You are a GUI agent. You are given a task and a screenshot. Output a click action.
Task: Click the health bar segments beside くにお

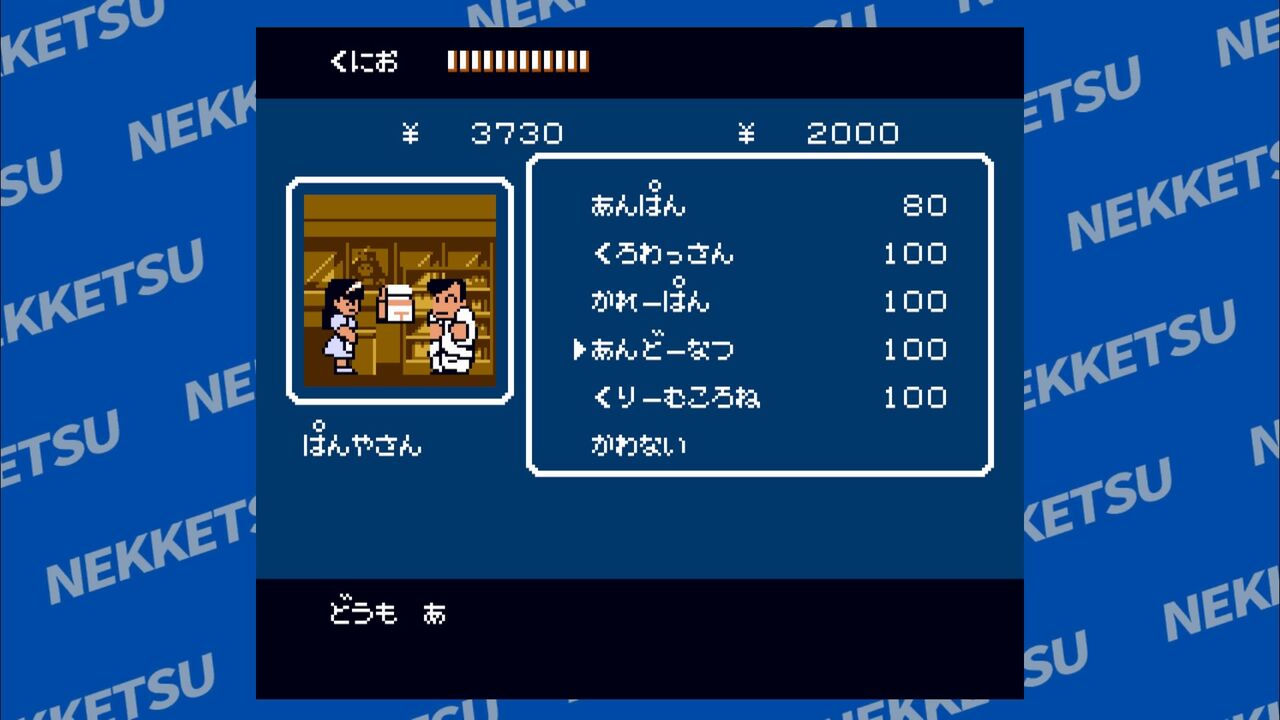tap(517, 61)
